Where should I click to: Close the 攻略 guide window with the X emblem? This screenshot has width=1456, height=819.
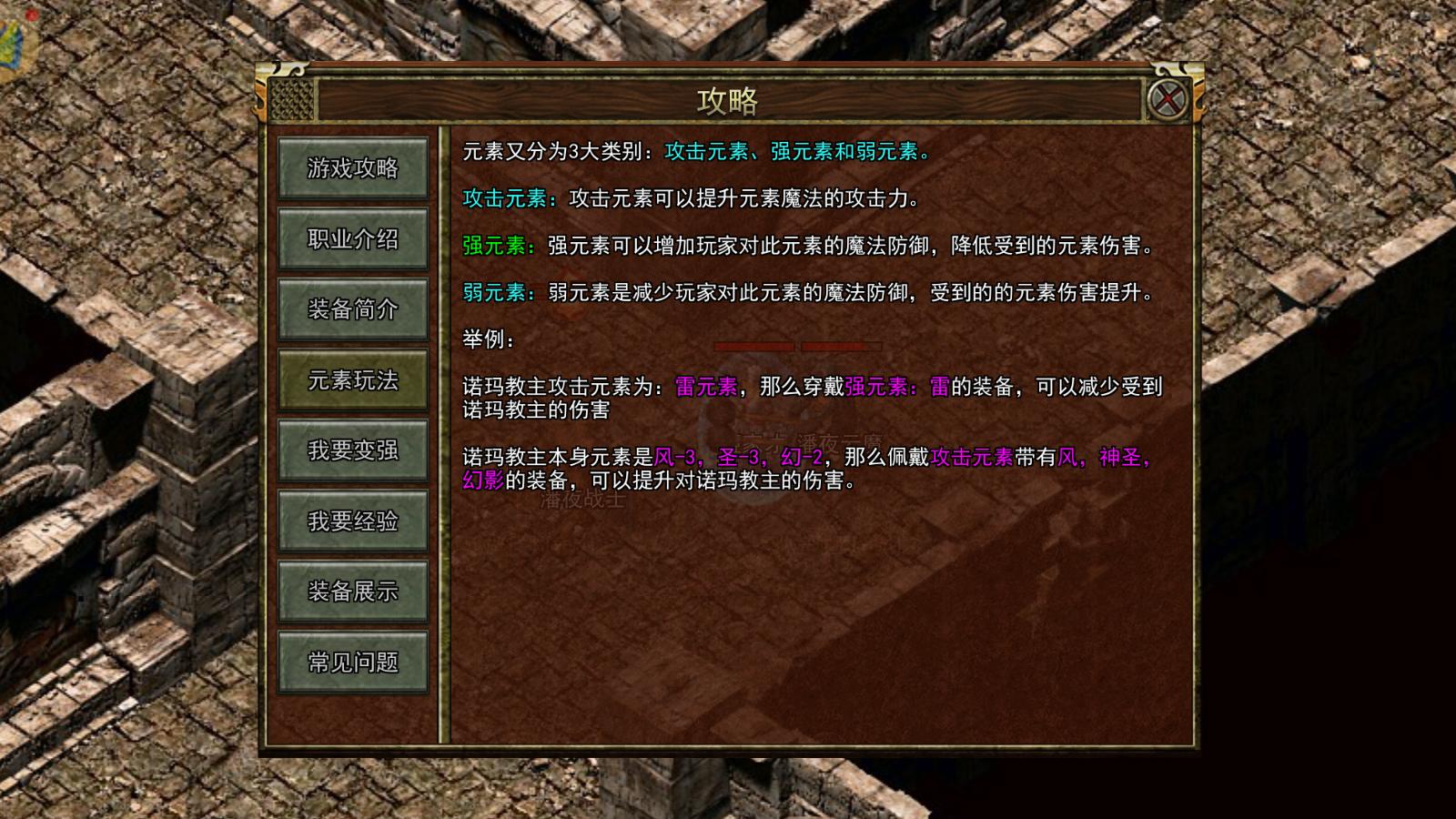tap(1168, 97)
